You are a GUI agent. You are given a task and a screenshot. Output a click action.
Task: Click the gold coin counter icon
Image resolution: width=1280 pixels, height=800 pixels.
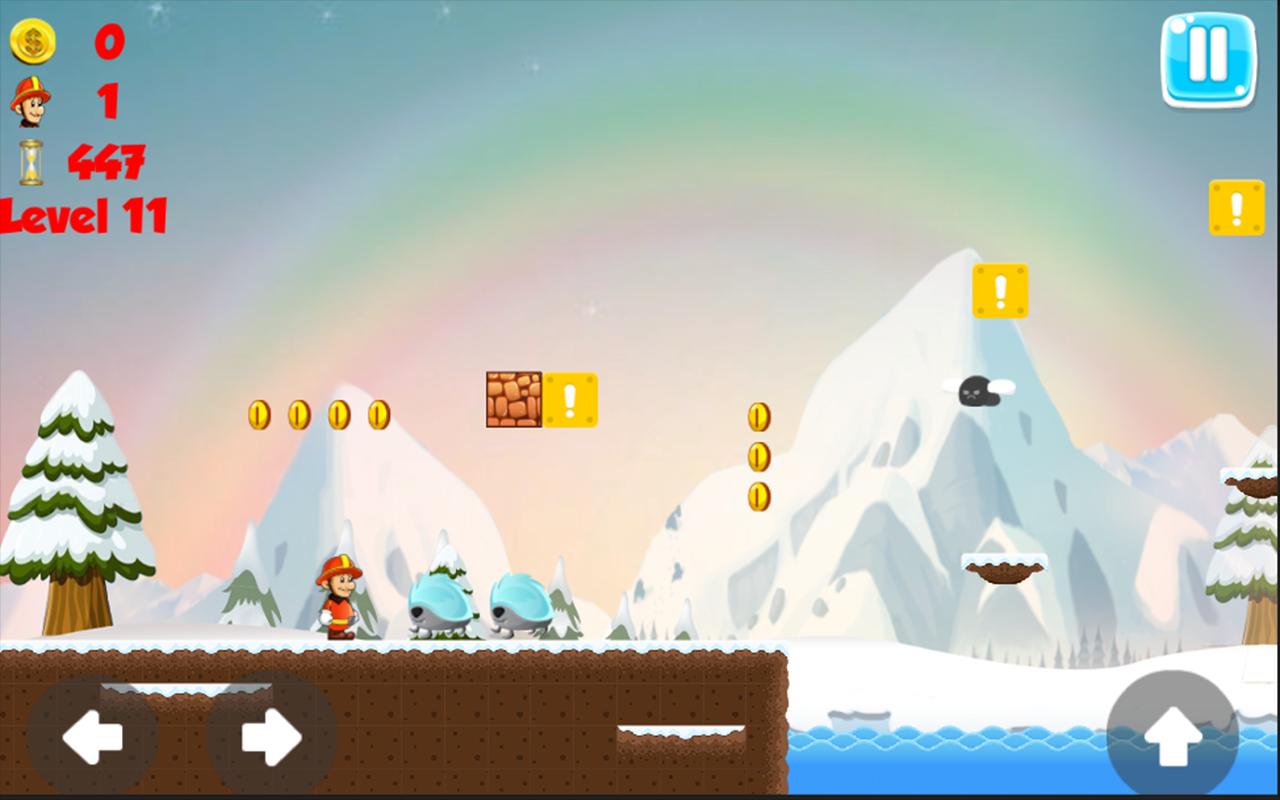tap(33, 42)
